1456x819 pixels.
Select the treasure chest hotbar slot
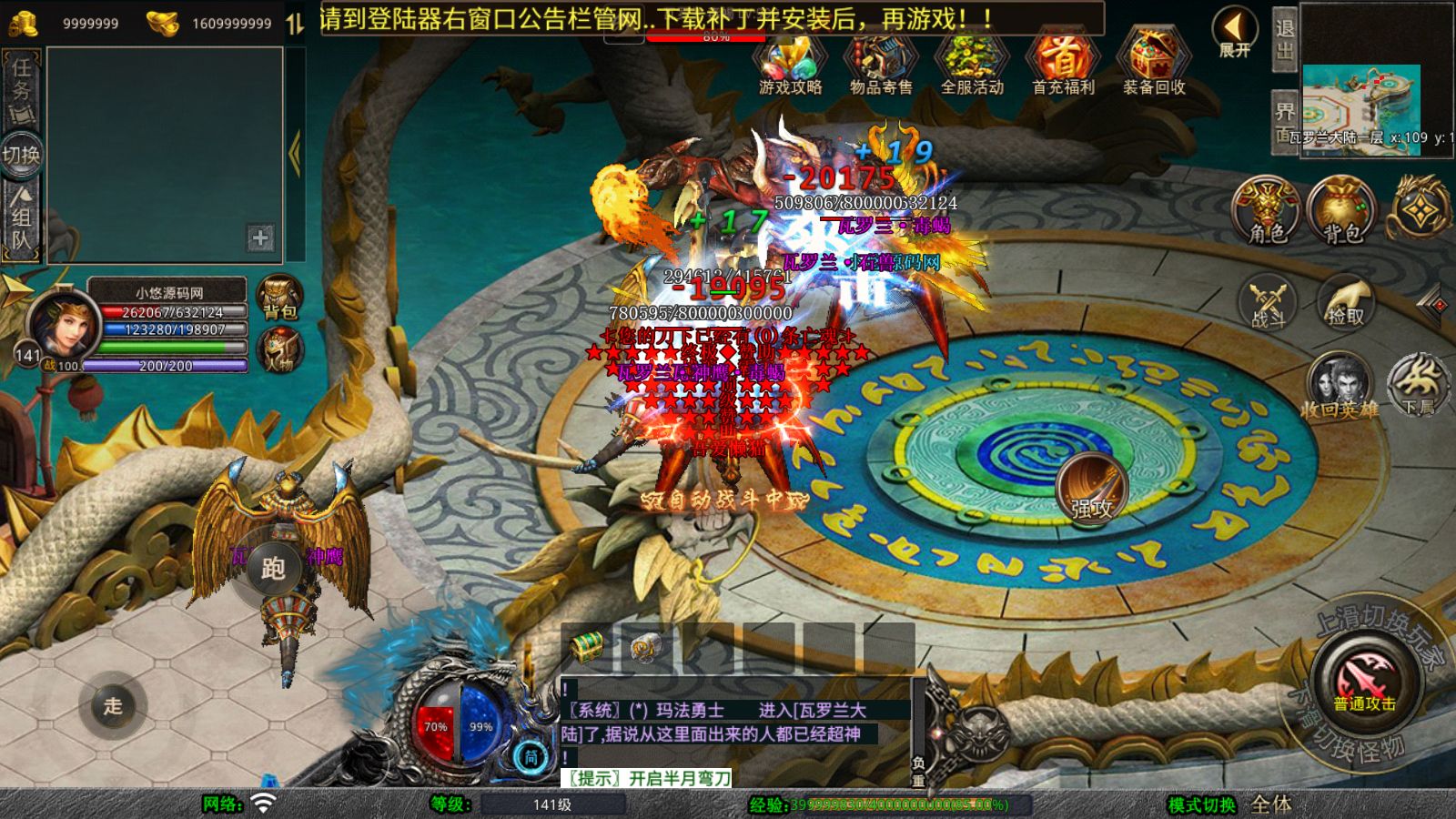point(587,647)
